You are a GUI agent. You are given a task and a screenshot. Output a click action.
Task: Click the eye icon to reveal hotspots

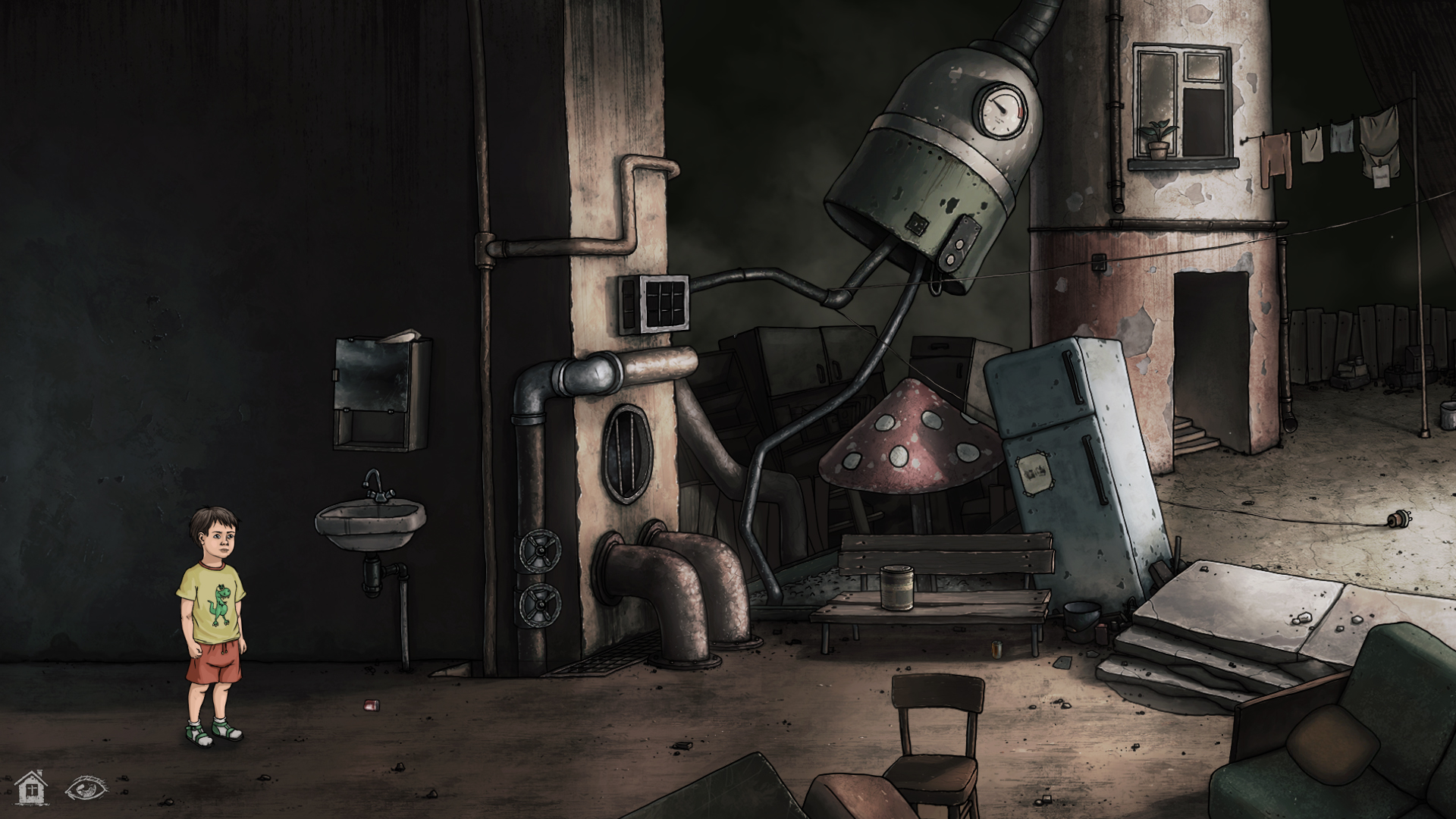tap(86, 786)
